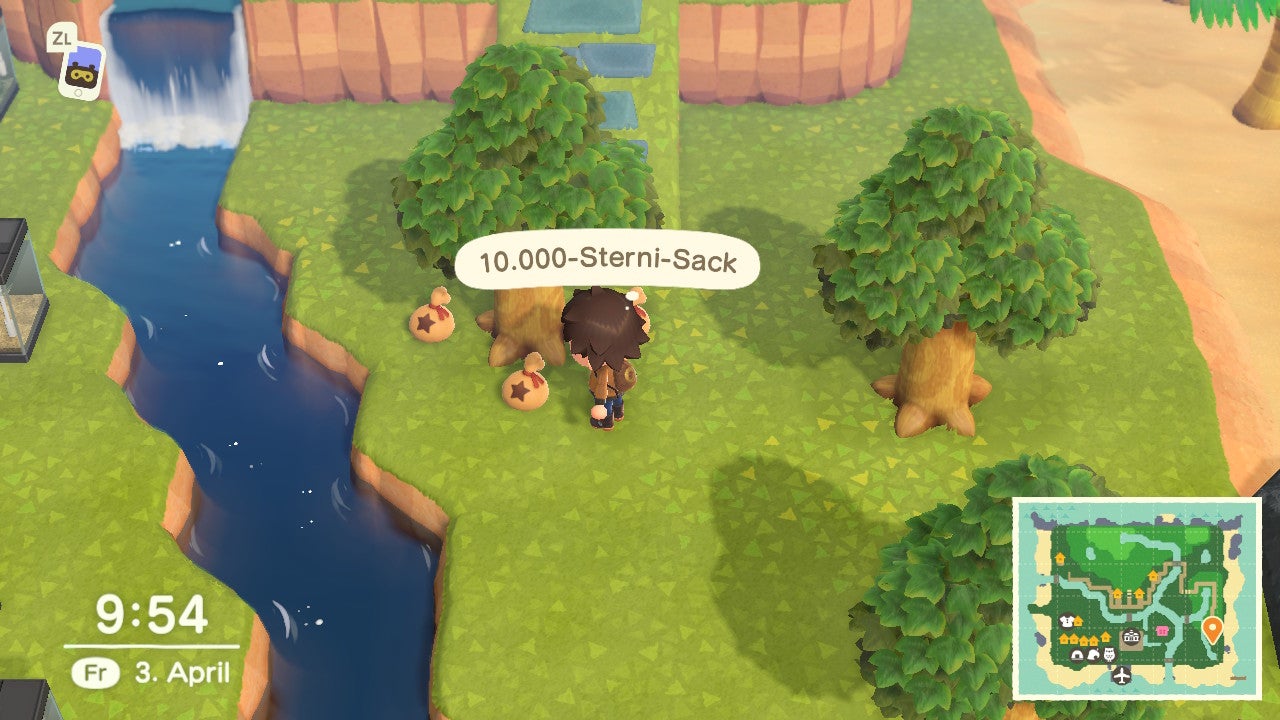Click the orange player location pin on the minimap

pos(1213,628)
